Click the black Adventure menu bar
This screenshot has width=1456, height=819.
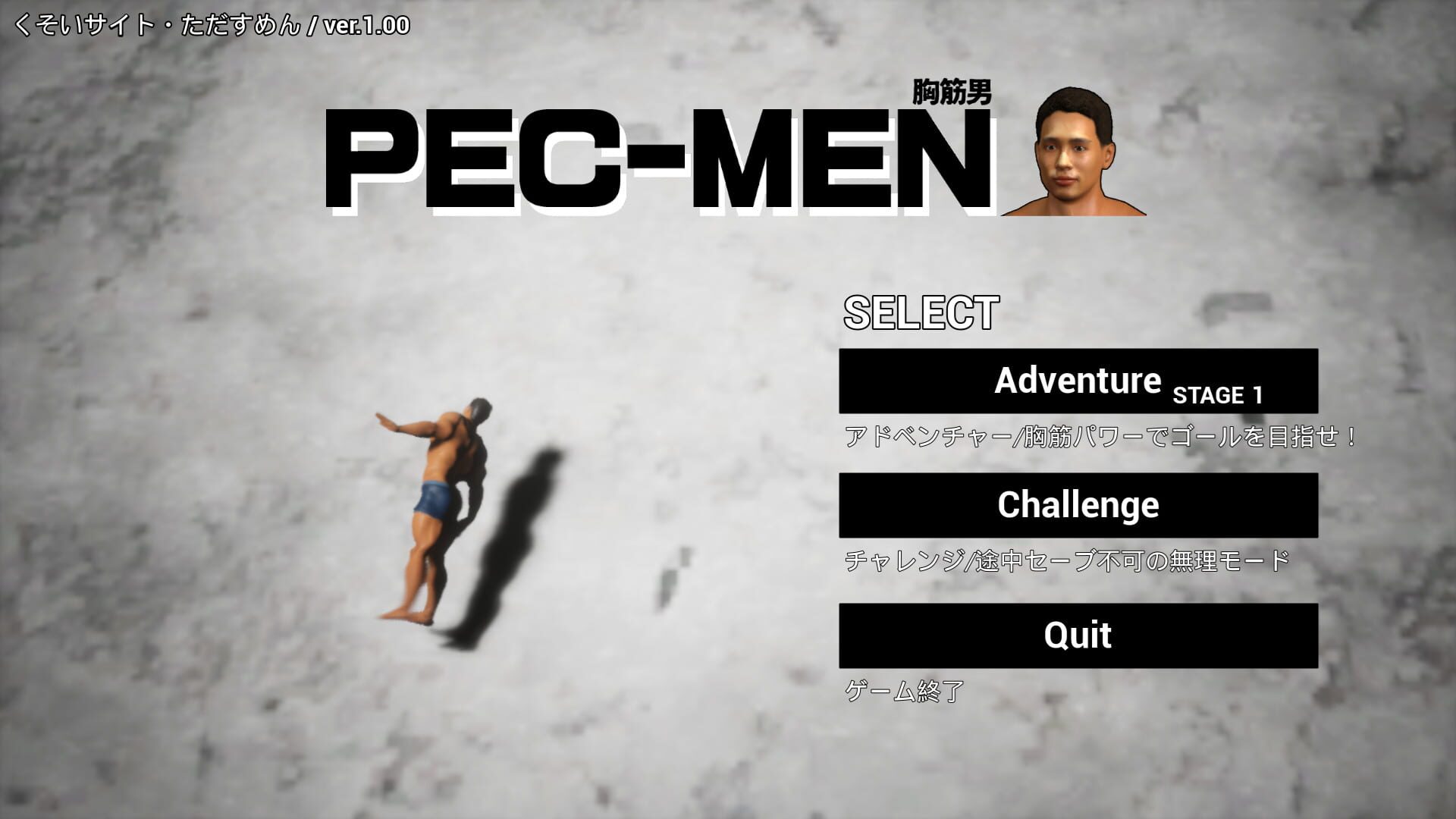1077,381
